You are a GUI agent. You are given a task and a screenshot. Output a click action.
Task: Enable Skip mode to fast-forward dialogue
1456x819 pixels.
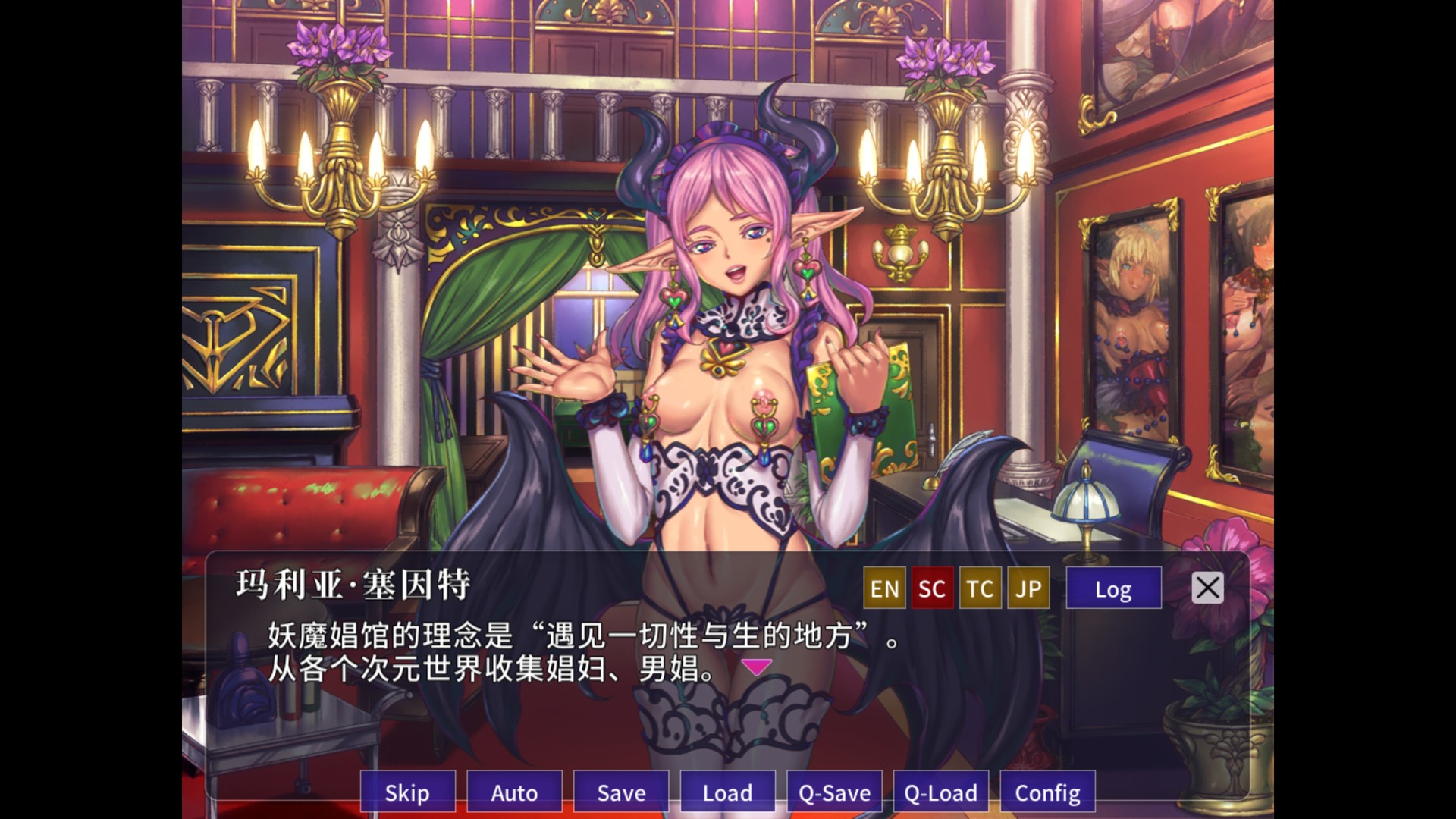[x=407, y=792]
